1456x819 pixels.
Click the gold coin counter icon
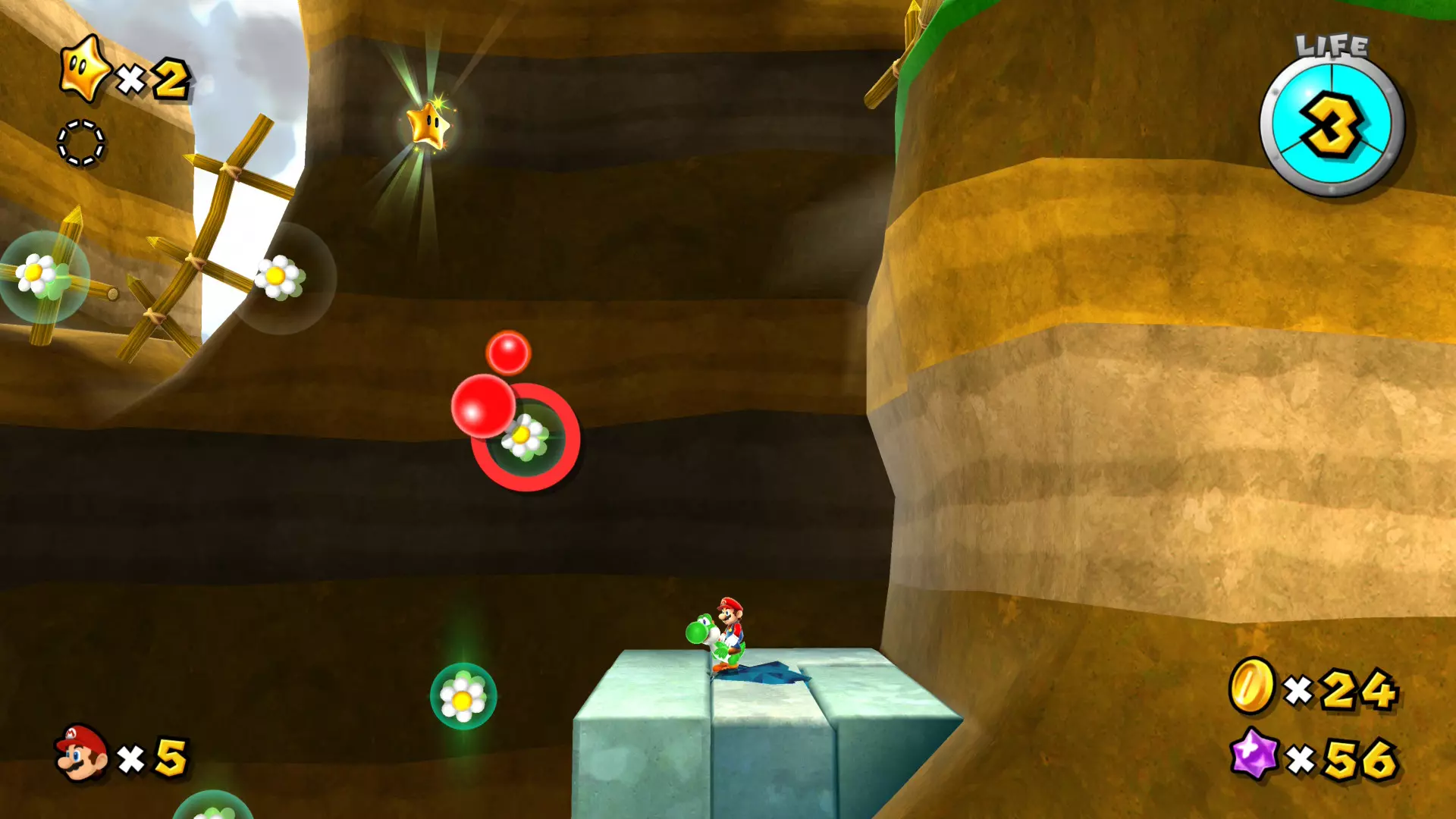[1252, 686]
